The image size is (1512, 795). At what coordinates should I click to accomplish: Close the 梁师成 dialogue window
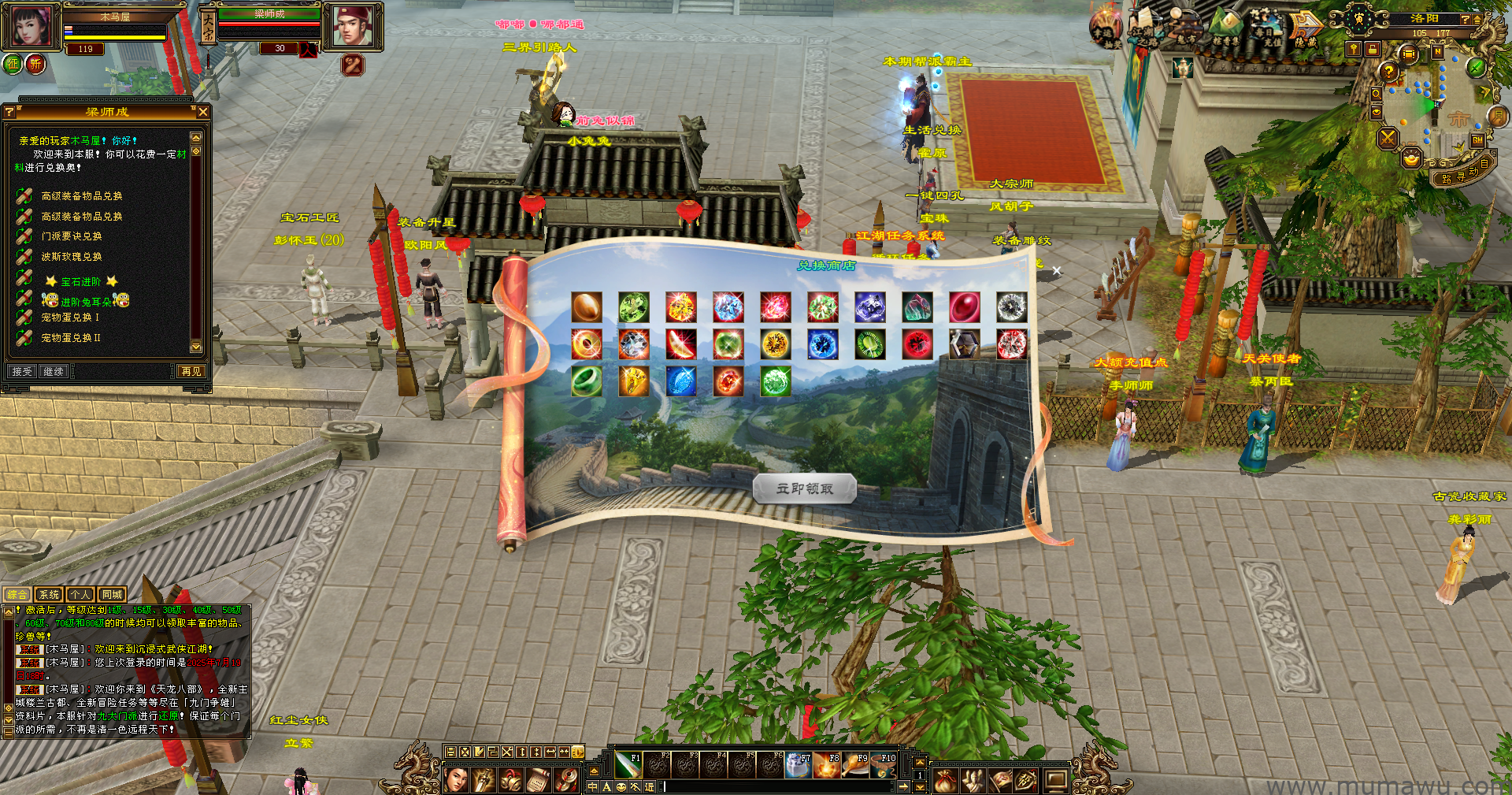pyautogui.click(x=203, y=112)
